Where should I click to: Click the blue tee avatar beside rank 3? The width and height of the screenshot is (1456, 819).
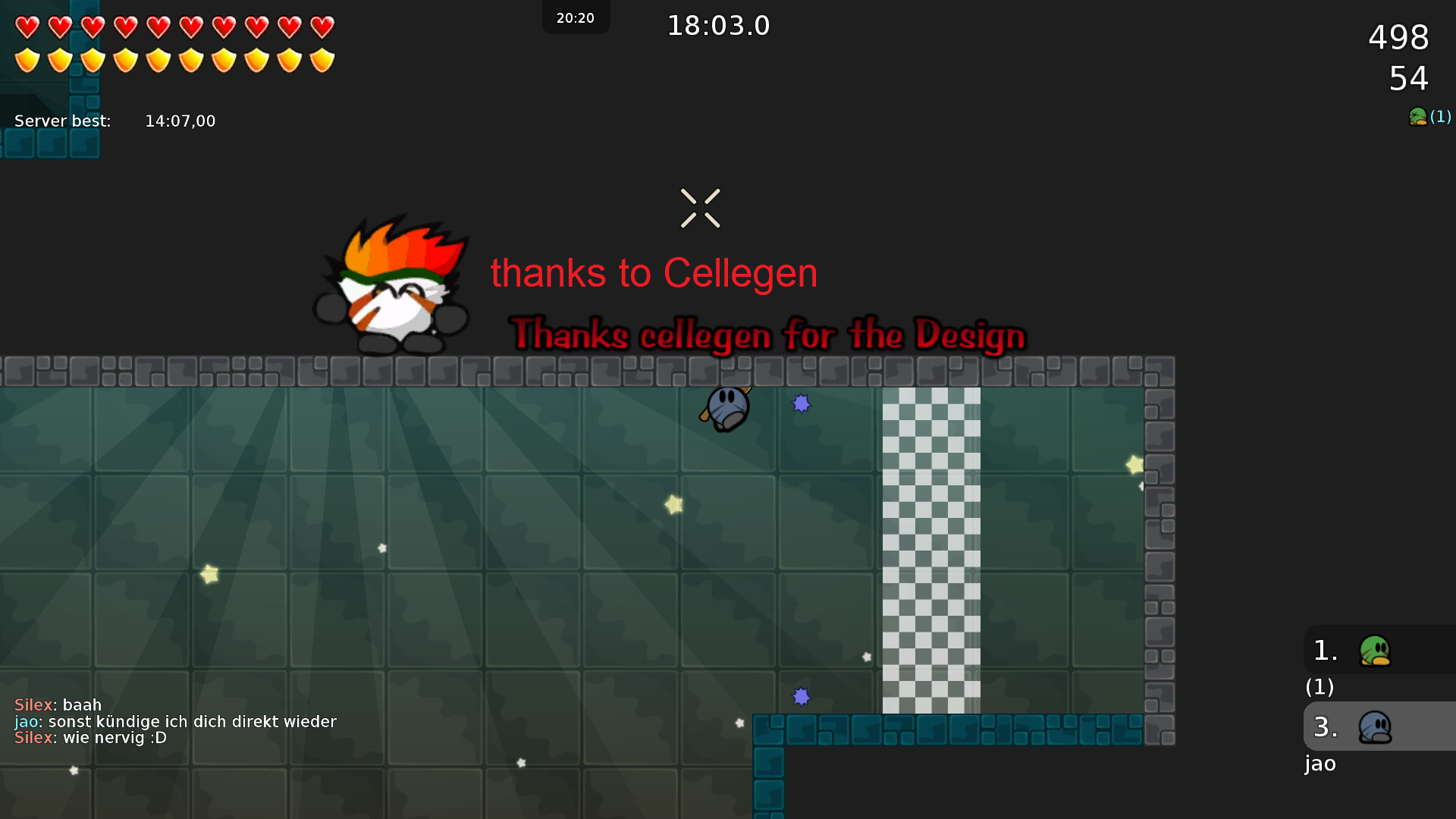point(1376,726)
